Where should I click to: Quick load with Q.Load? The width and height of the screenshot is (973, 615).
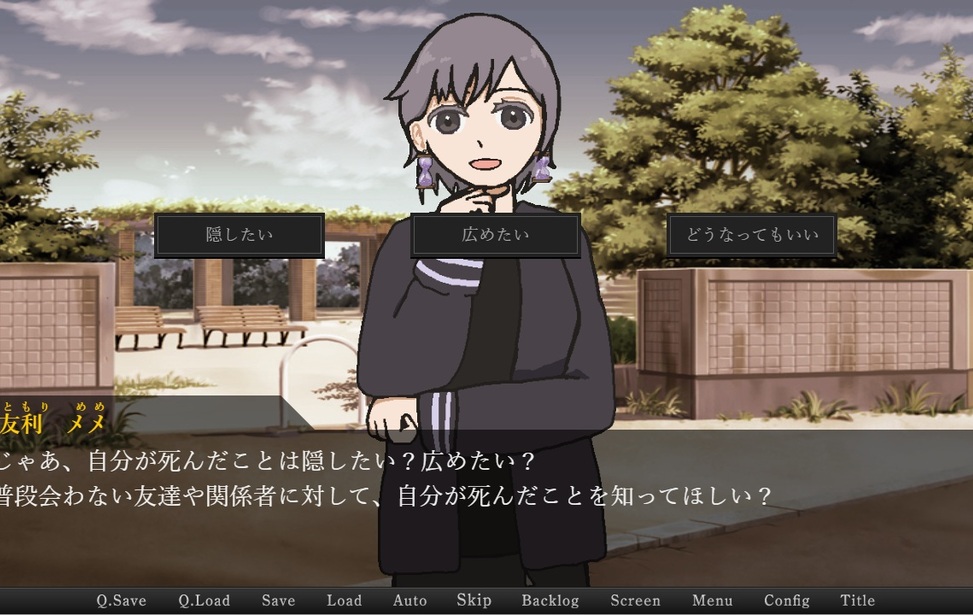pyautogui.click(x=204, y=601)
